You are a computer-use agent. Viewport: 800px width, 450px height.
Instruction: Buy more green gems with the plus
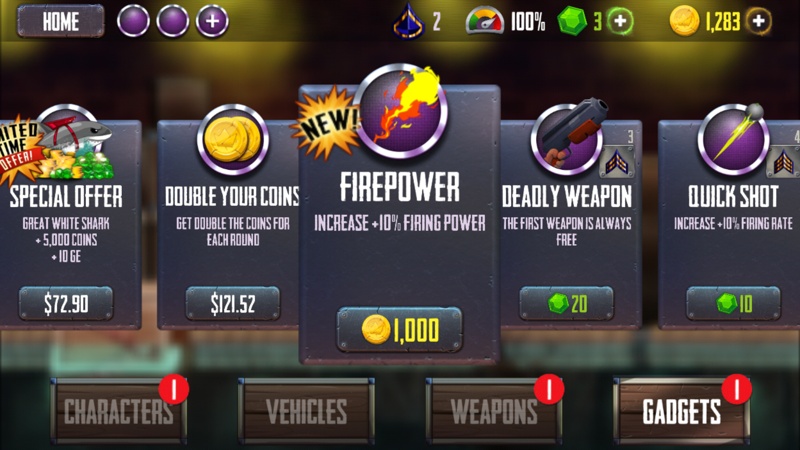620,21
